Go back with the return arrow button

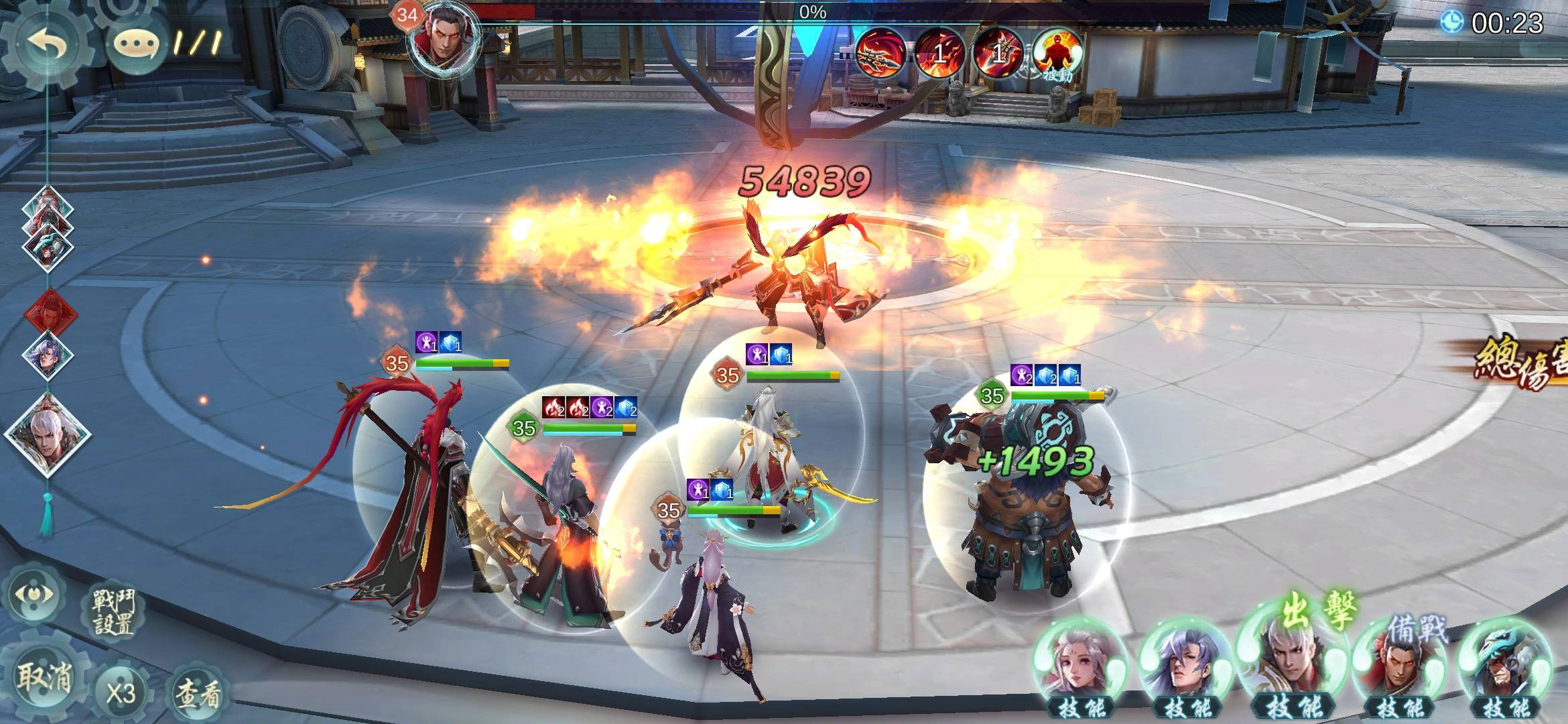(47, 44)
